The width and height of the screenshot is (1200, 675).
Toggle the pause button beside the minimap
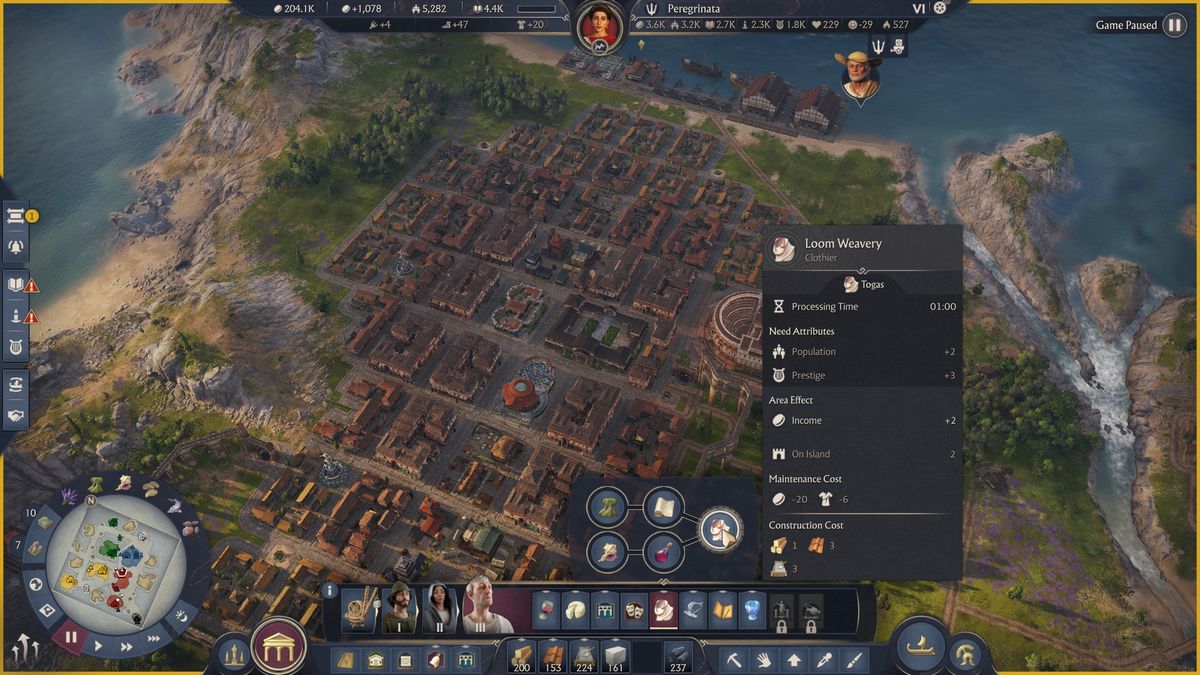(x=71, y=636)
